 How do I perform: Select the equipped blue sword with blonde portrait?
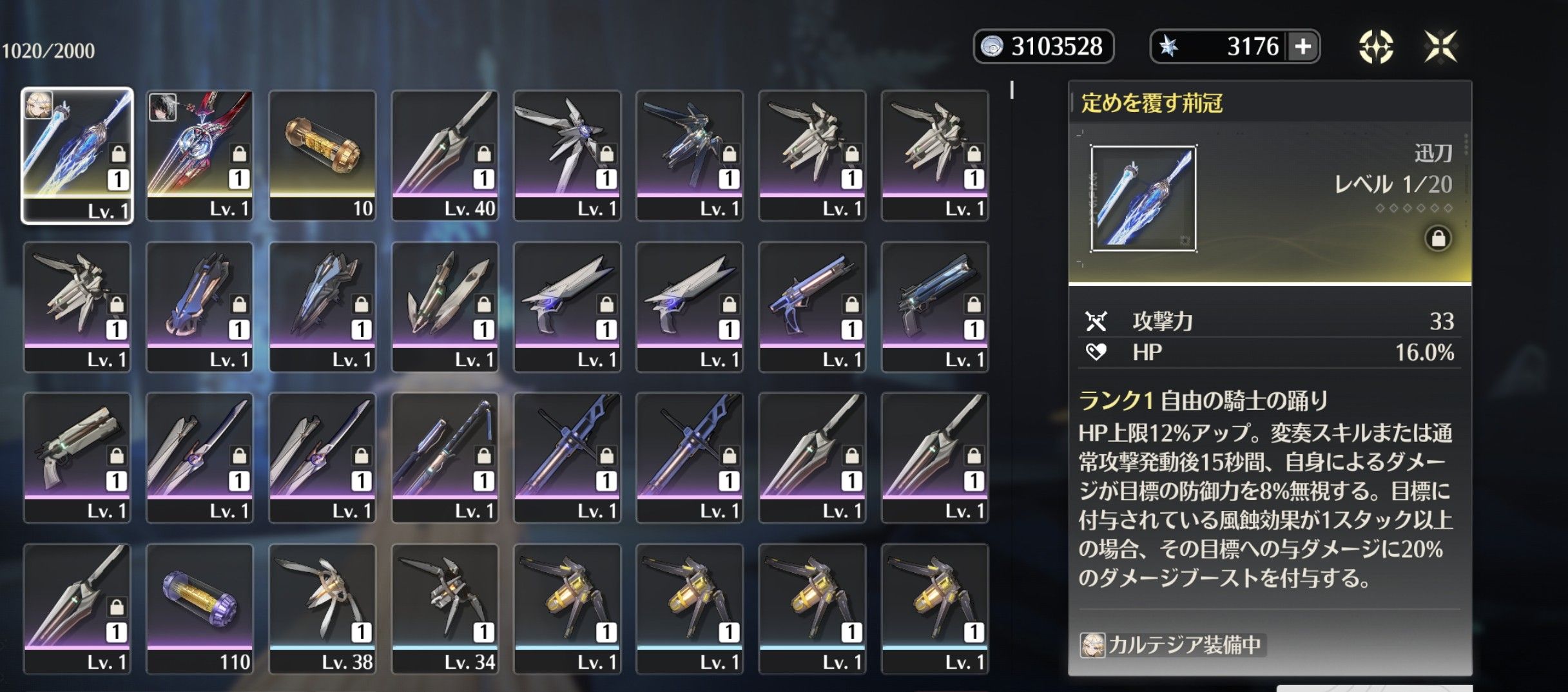tap(77, 155)
